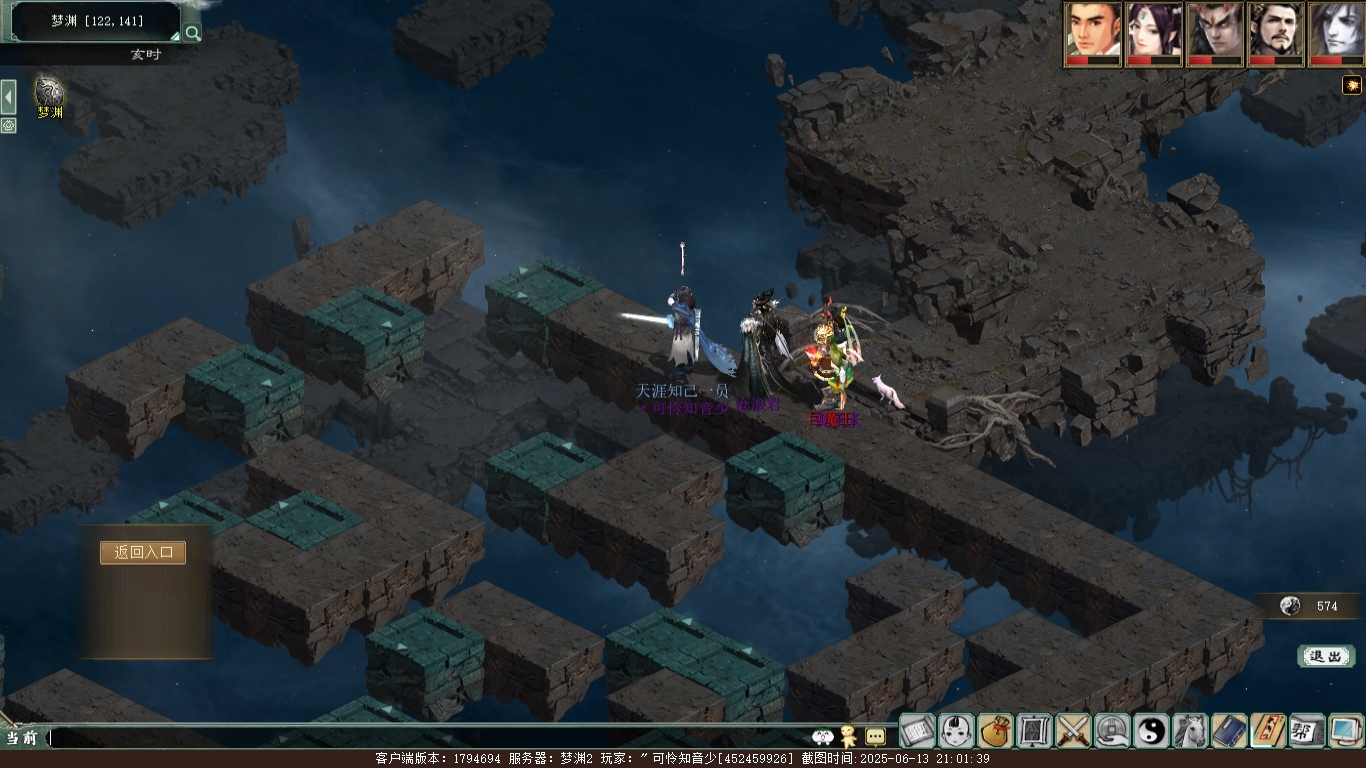Screen dimensions: 1366x768
Task: Open the magnifying glass map search
Action: point(192,32)
